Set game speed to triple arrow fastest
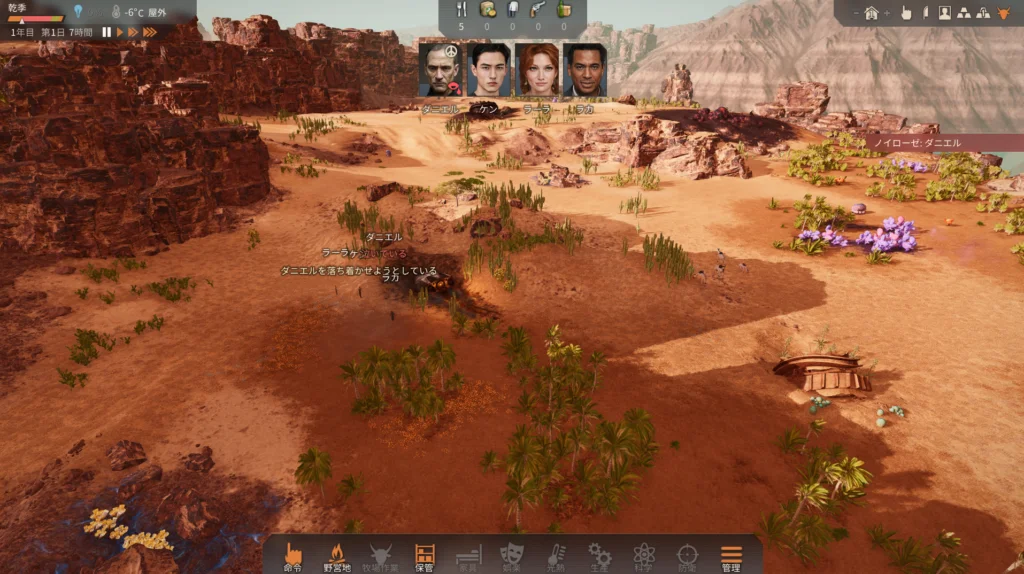 pyautogui.click(x=150, y=32)
